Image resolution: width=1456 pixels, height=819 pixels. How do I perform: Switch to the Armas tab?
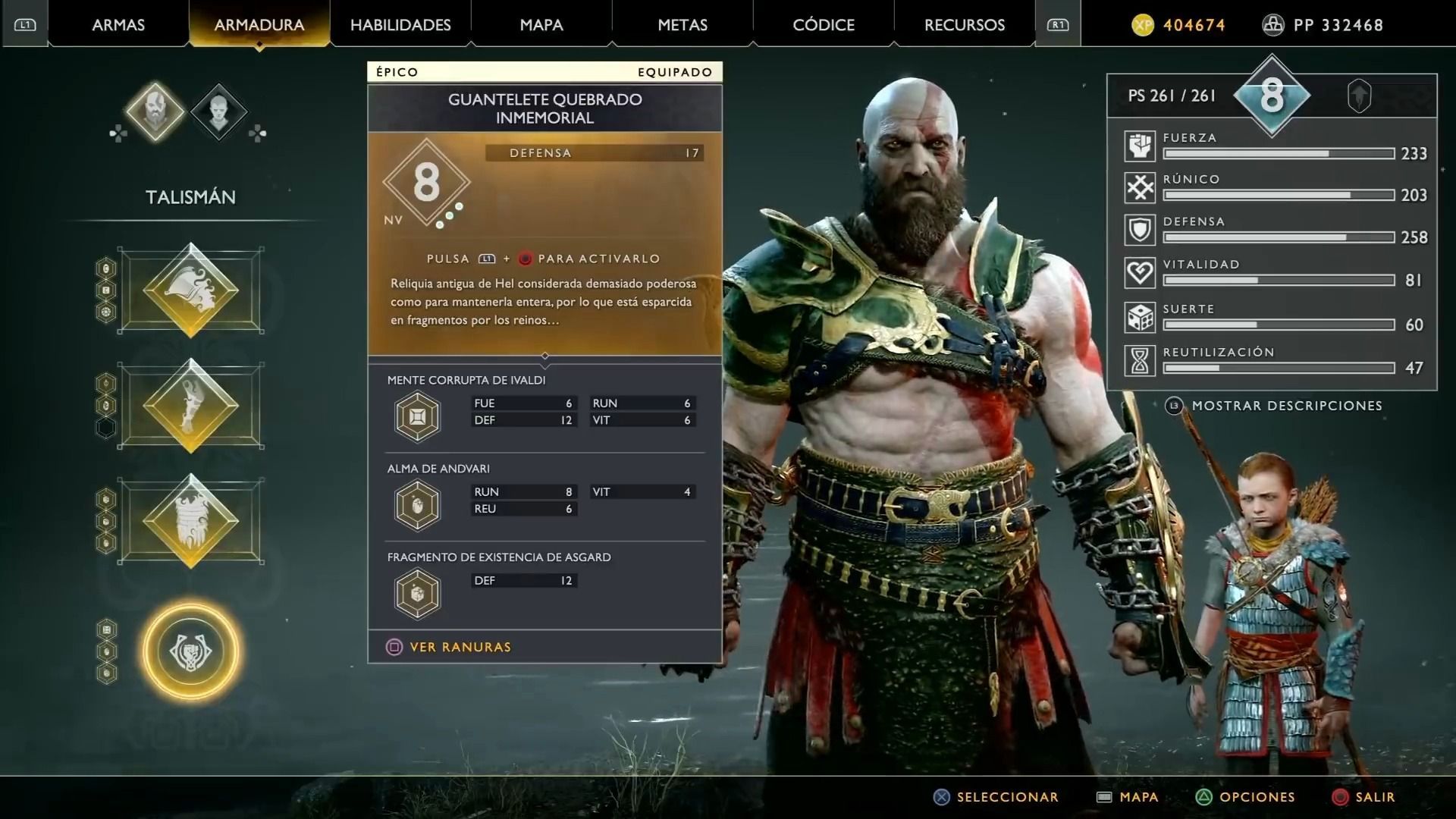(118, 25)
